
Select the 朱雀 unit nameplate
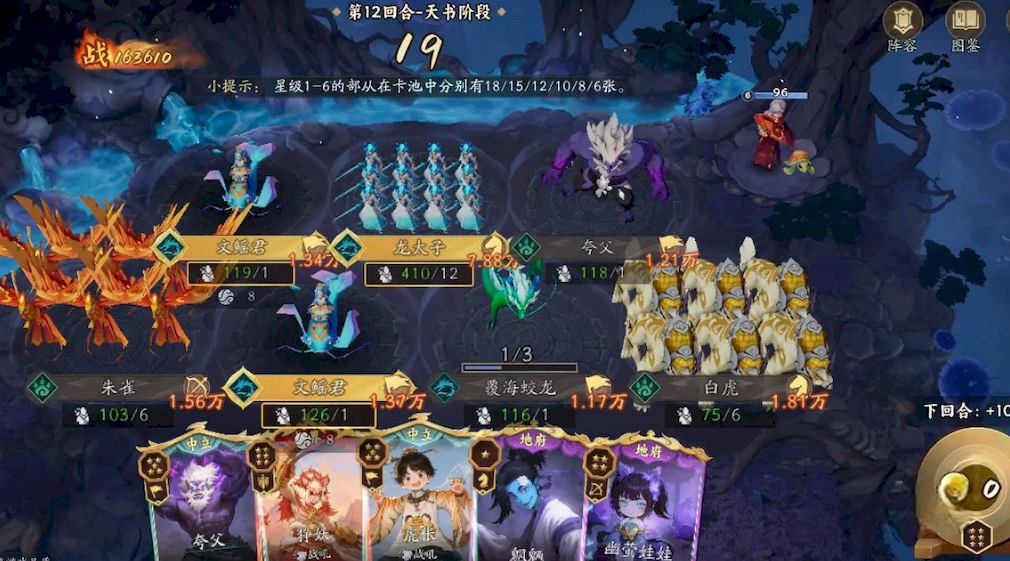click(x=118, y=388)
